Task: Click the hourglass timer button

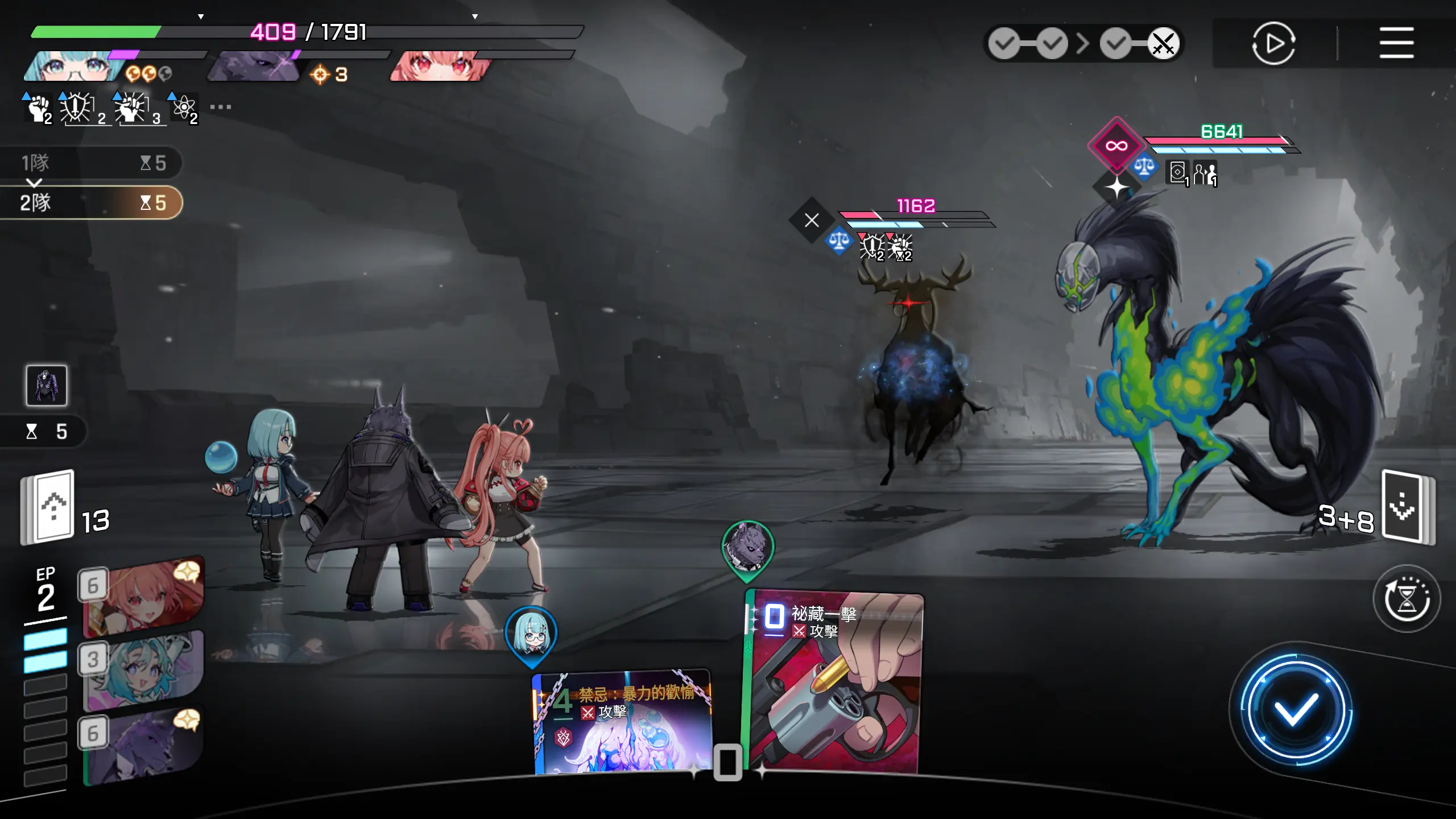Action: pos(1406,598)
